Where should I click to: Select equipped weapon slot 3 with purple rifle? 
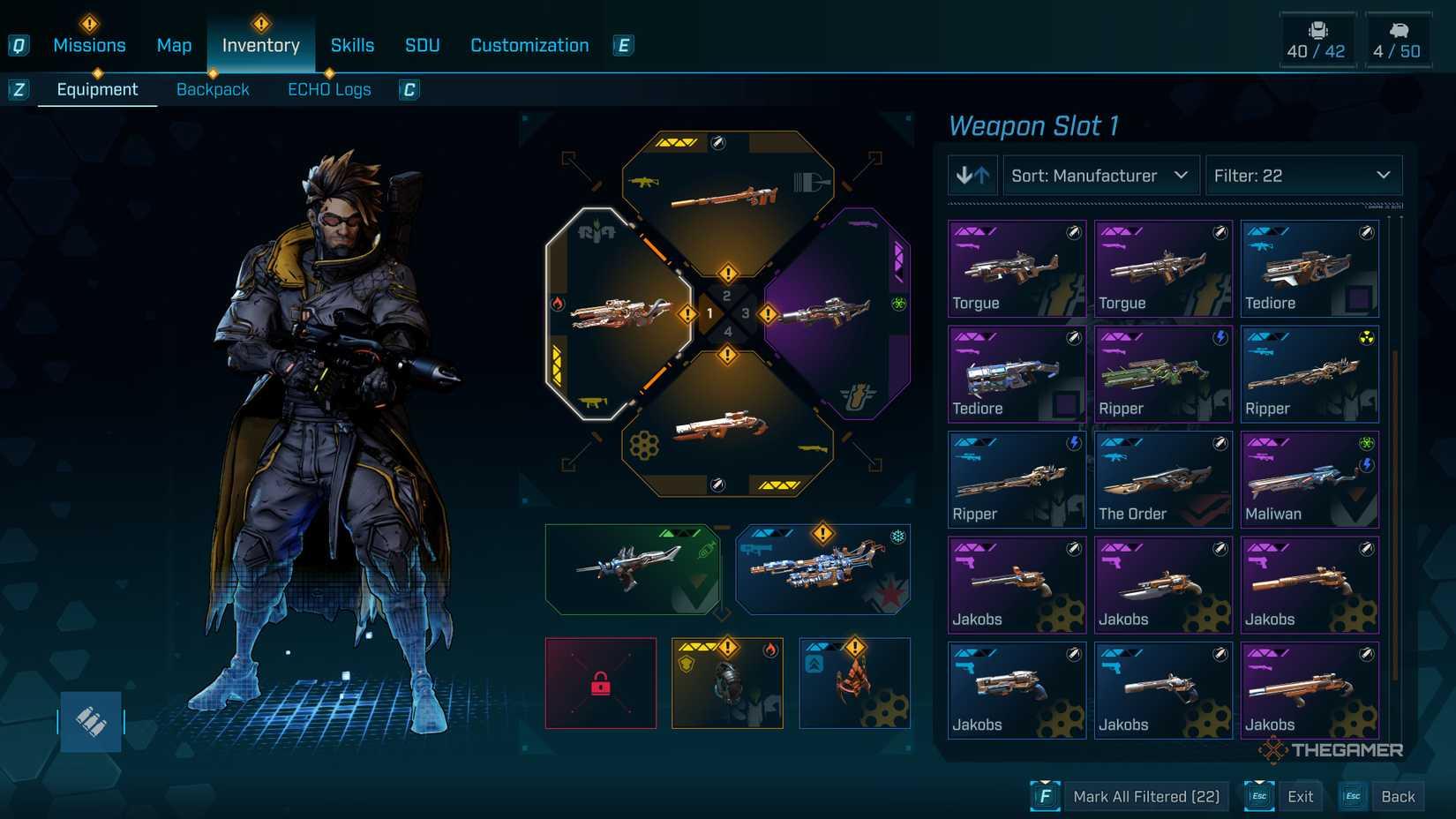click(x=834, y=313)
